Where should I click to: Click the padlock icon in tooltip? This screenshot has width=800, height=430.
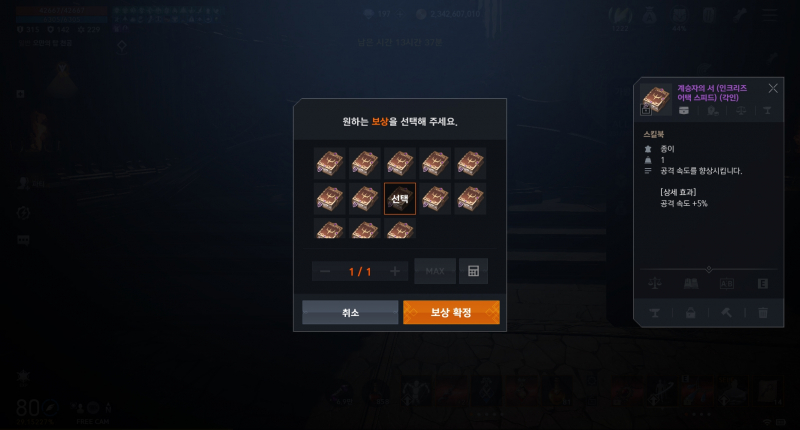coord(690,313)
